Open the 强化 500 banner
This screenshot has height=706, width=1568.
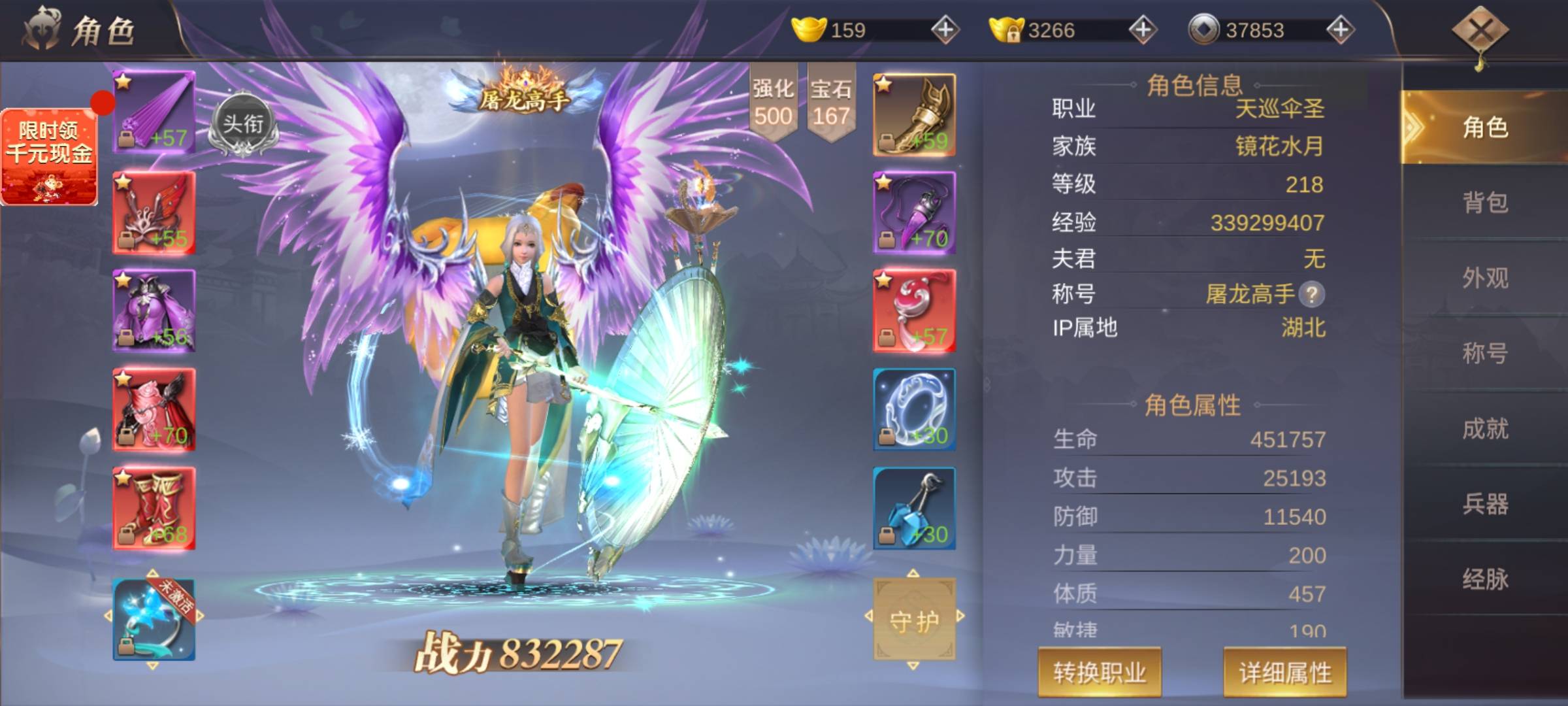point(773,103)
